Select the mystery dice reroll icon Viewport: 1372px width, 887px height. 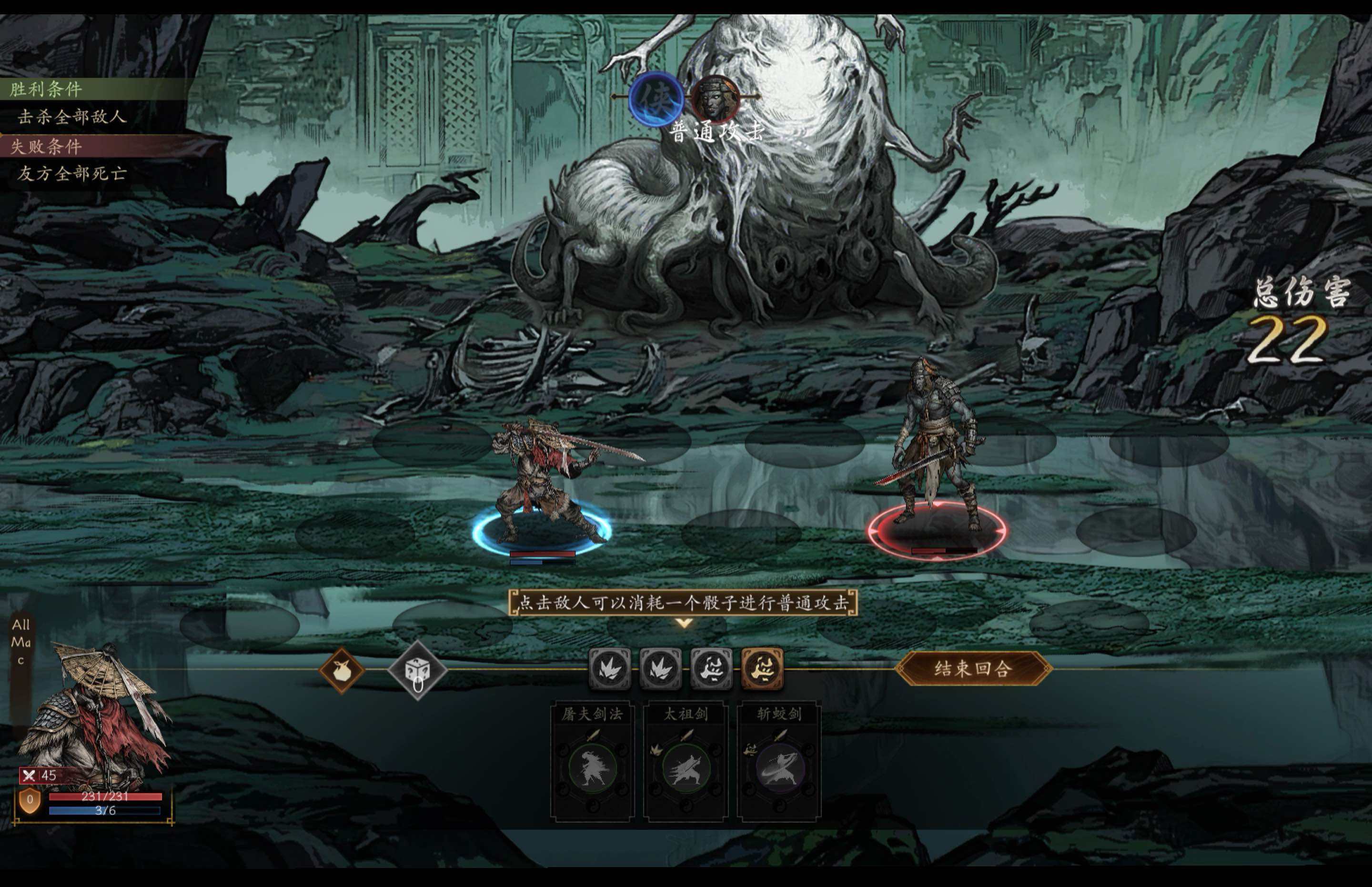(x=417, y=670)
